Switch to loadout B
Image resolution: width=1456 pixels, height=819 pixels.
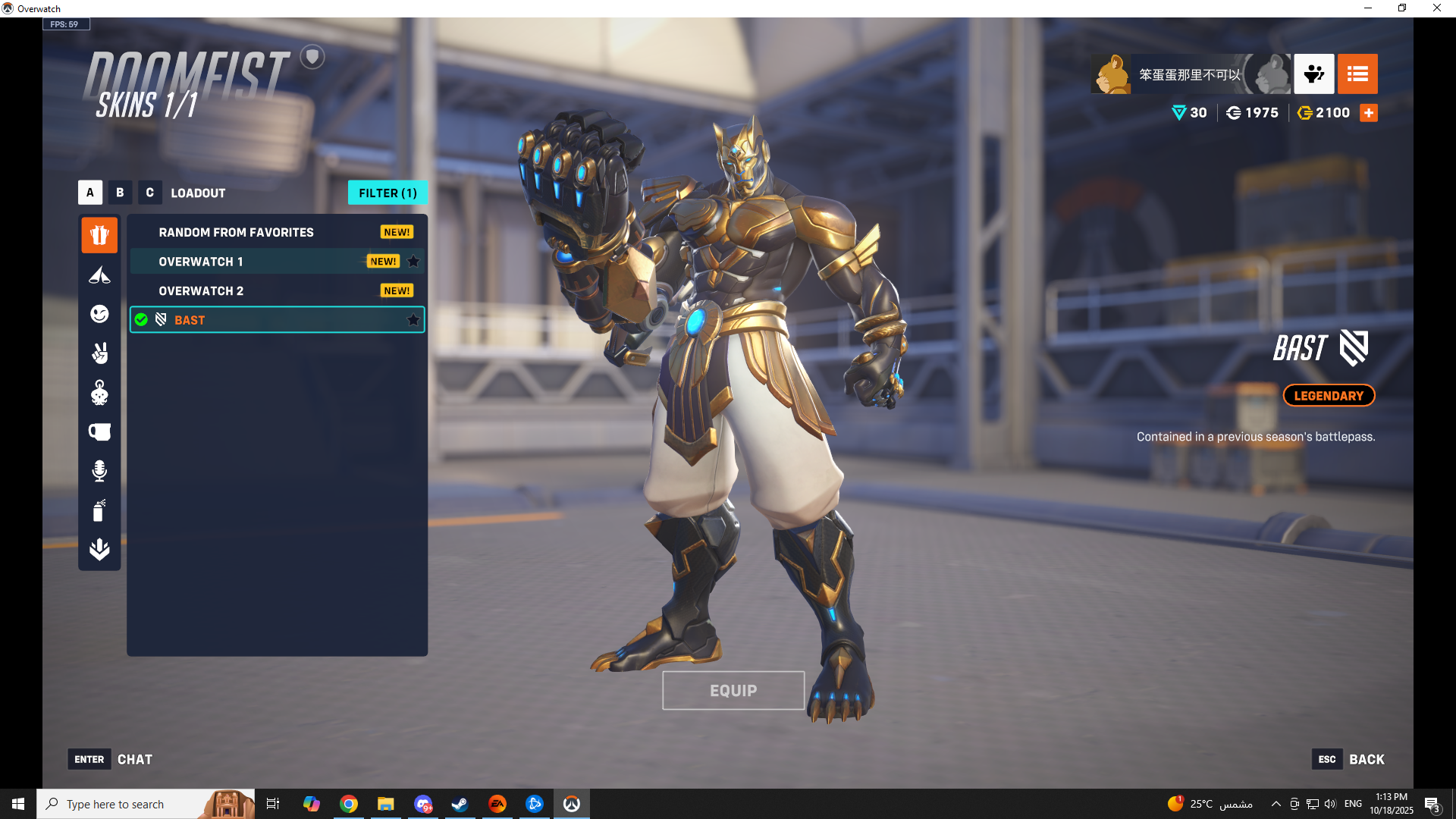pyautogui.click(x=120, y=193)
